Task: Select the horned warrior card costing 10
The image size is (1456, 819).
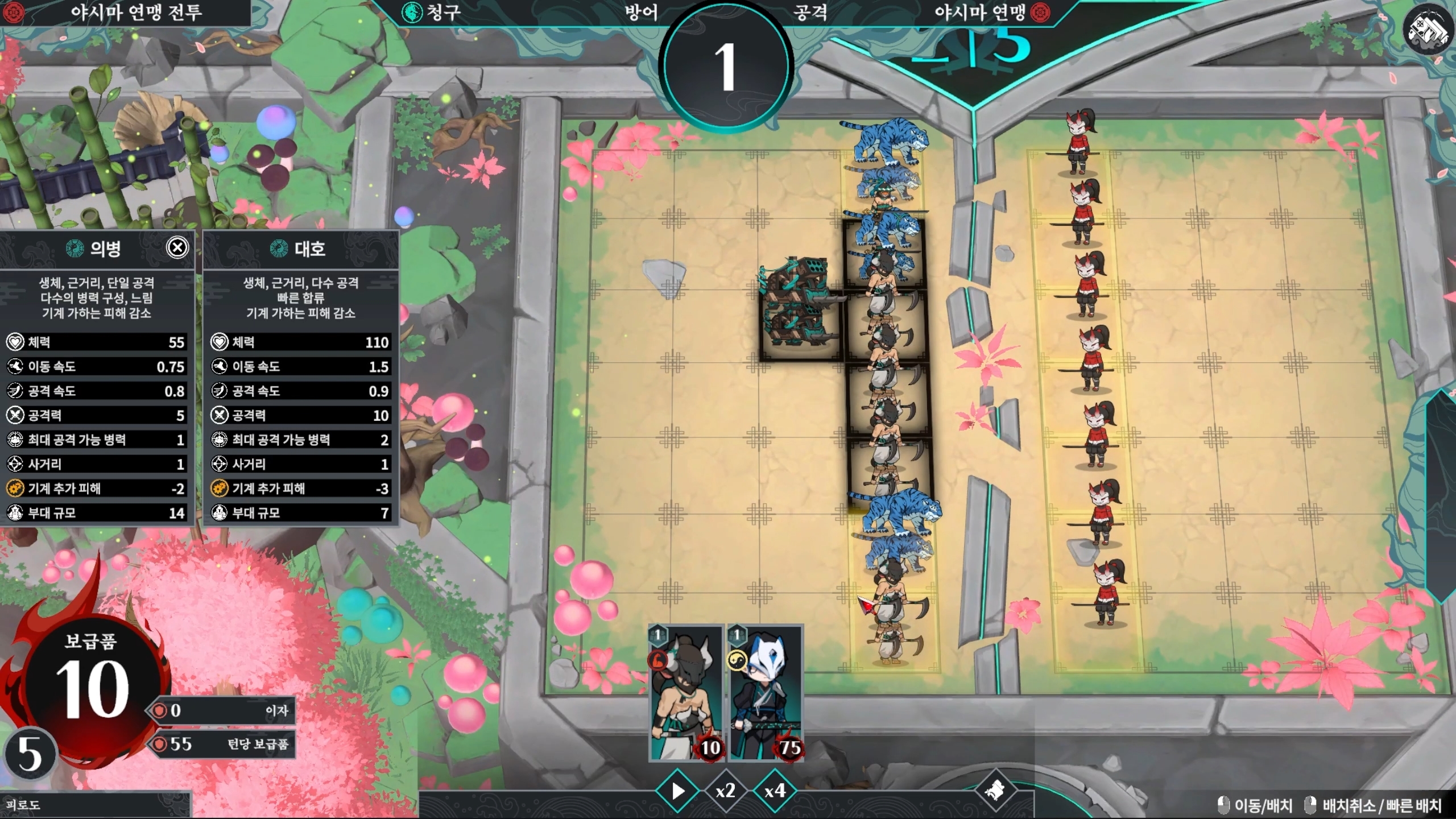Action: coord(685,693)
